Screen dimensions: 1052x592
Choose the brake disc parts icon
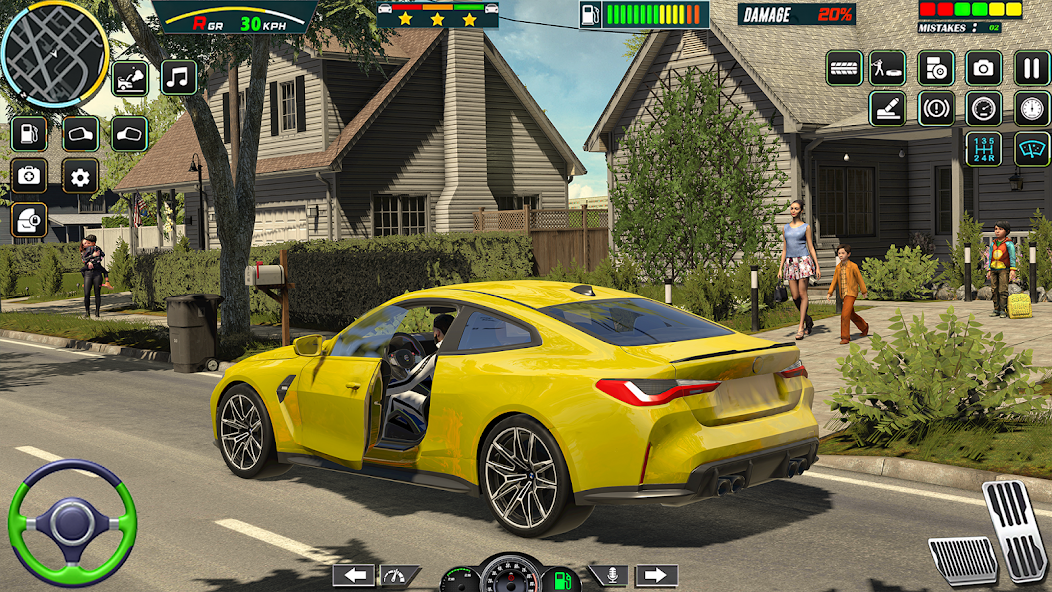(936, 68)
